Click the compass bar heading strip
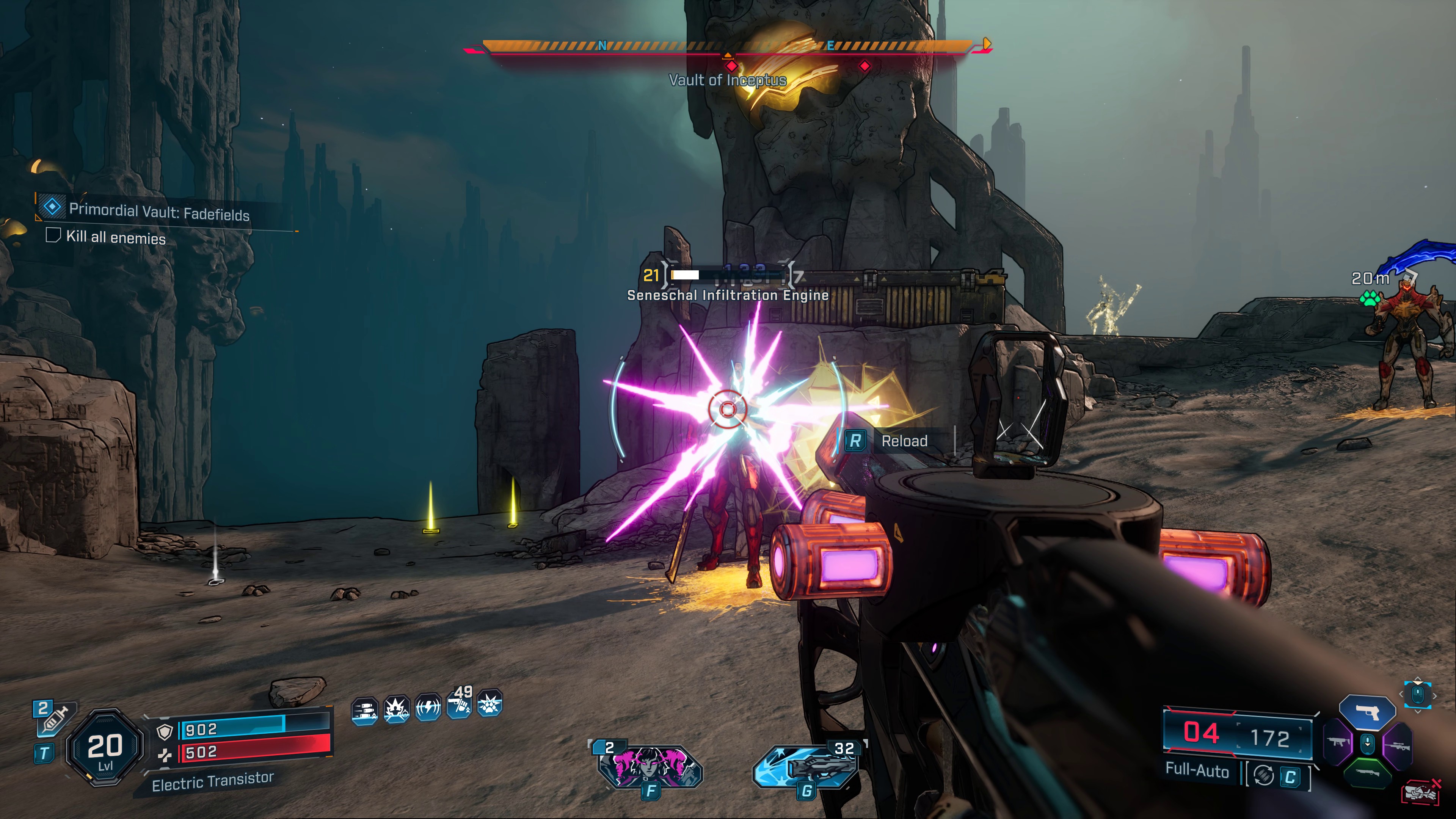The image size is (1456, 819). tap(728, 46)
